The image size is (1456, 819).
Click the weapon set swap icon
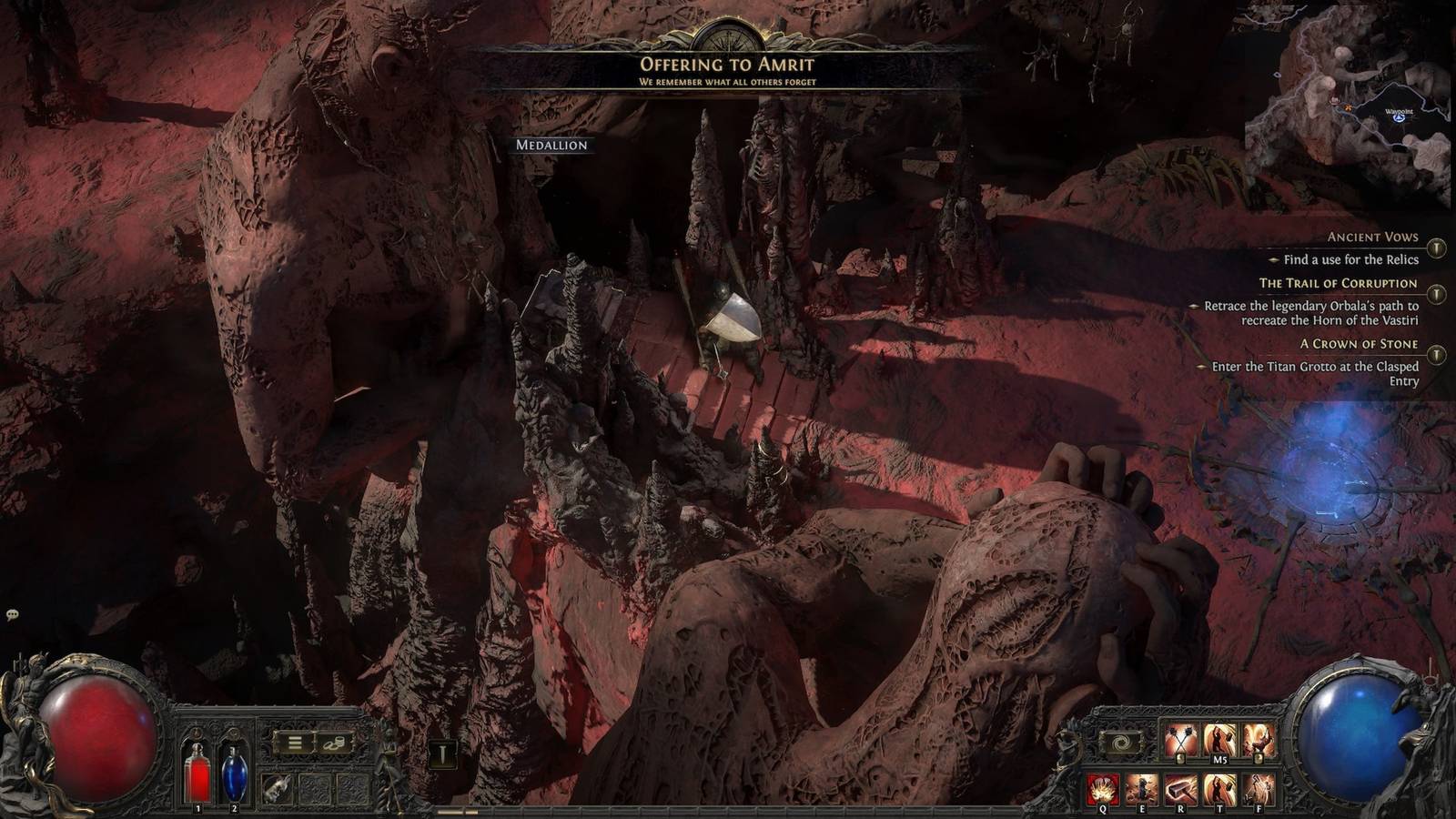1120,743
